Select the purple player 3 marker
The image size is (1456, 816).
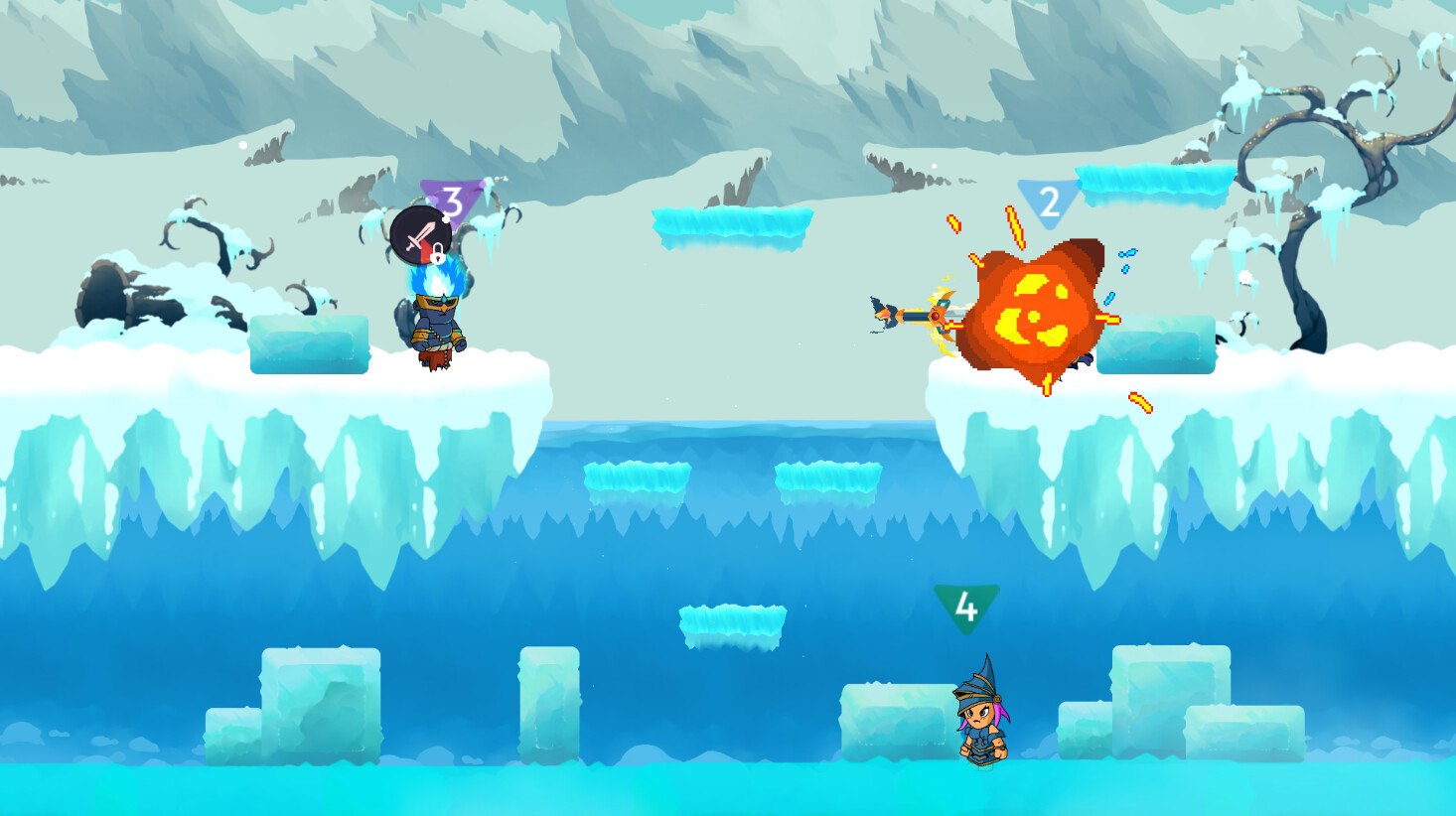tap(452, 202)
